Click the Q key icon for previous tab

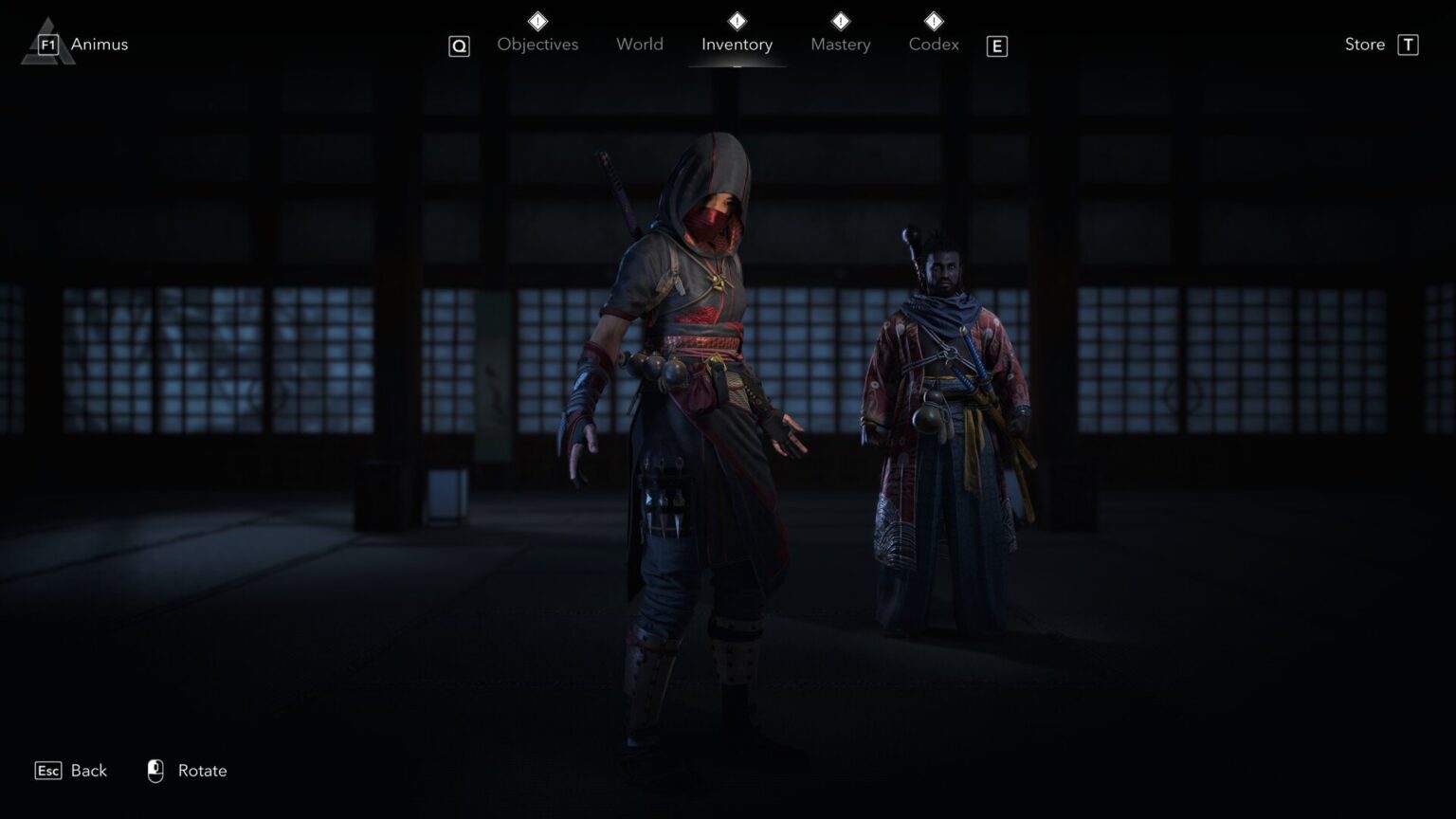point(459,45)
